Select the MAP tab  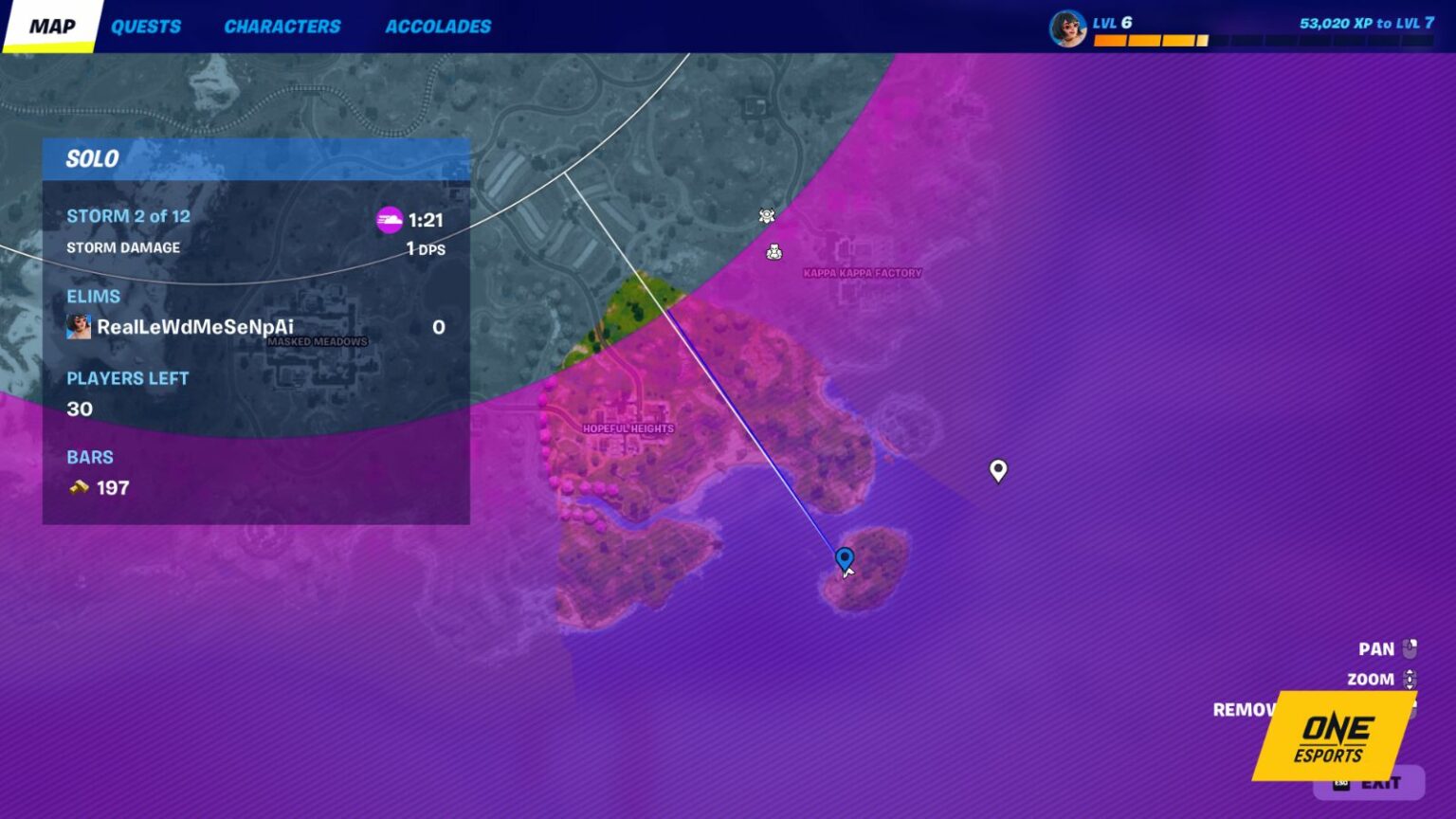(x=54, y=26)
